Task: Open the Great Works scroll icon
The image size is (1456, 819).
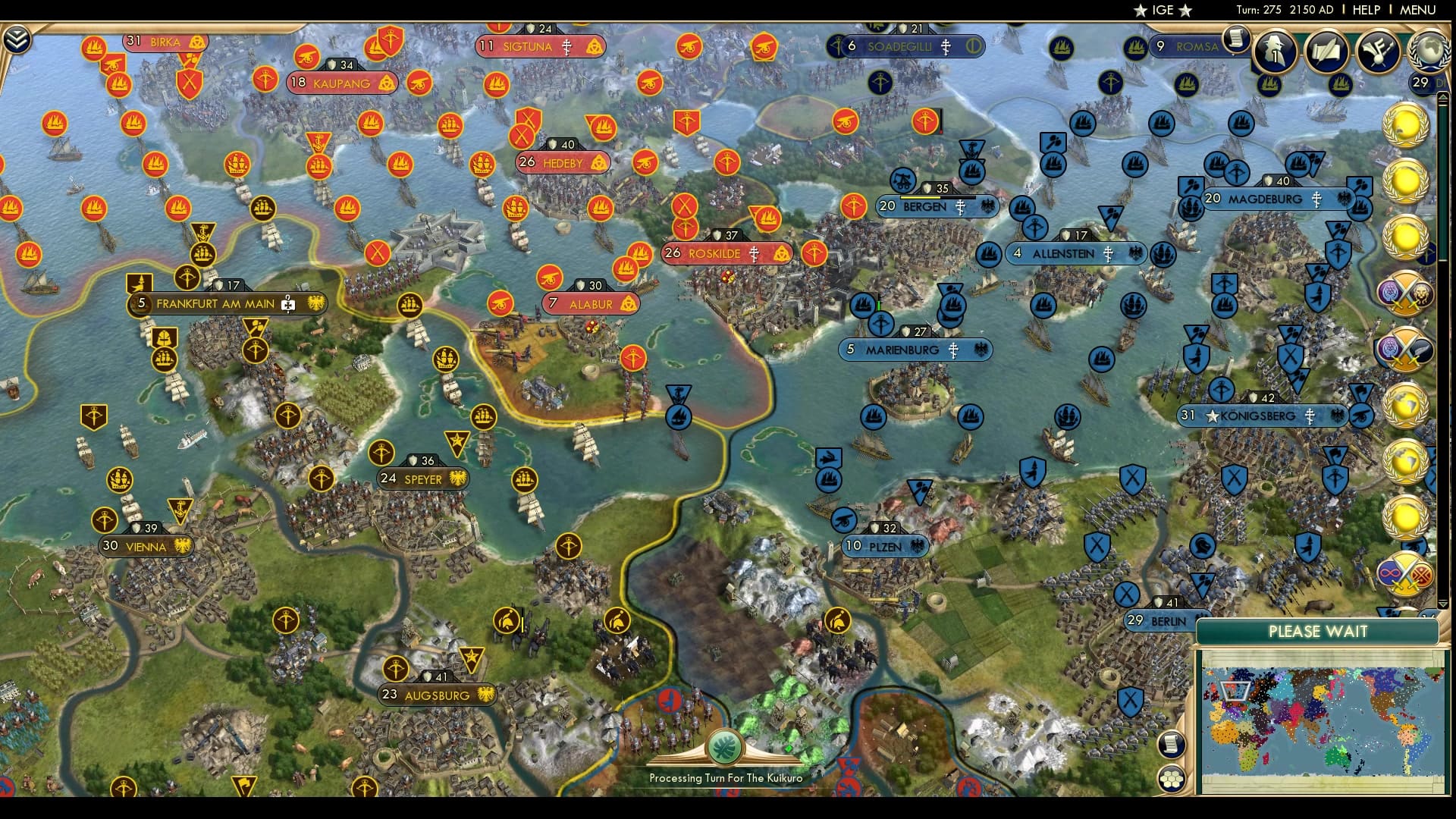Action: pyautogui.click(x=1327, y=52)
